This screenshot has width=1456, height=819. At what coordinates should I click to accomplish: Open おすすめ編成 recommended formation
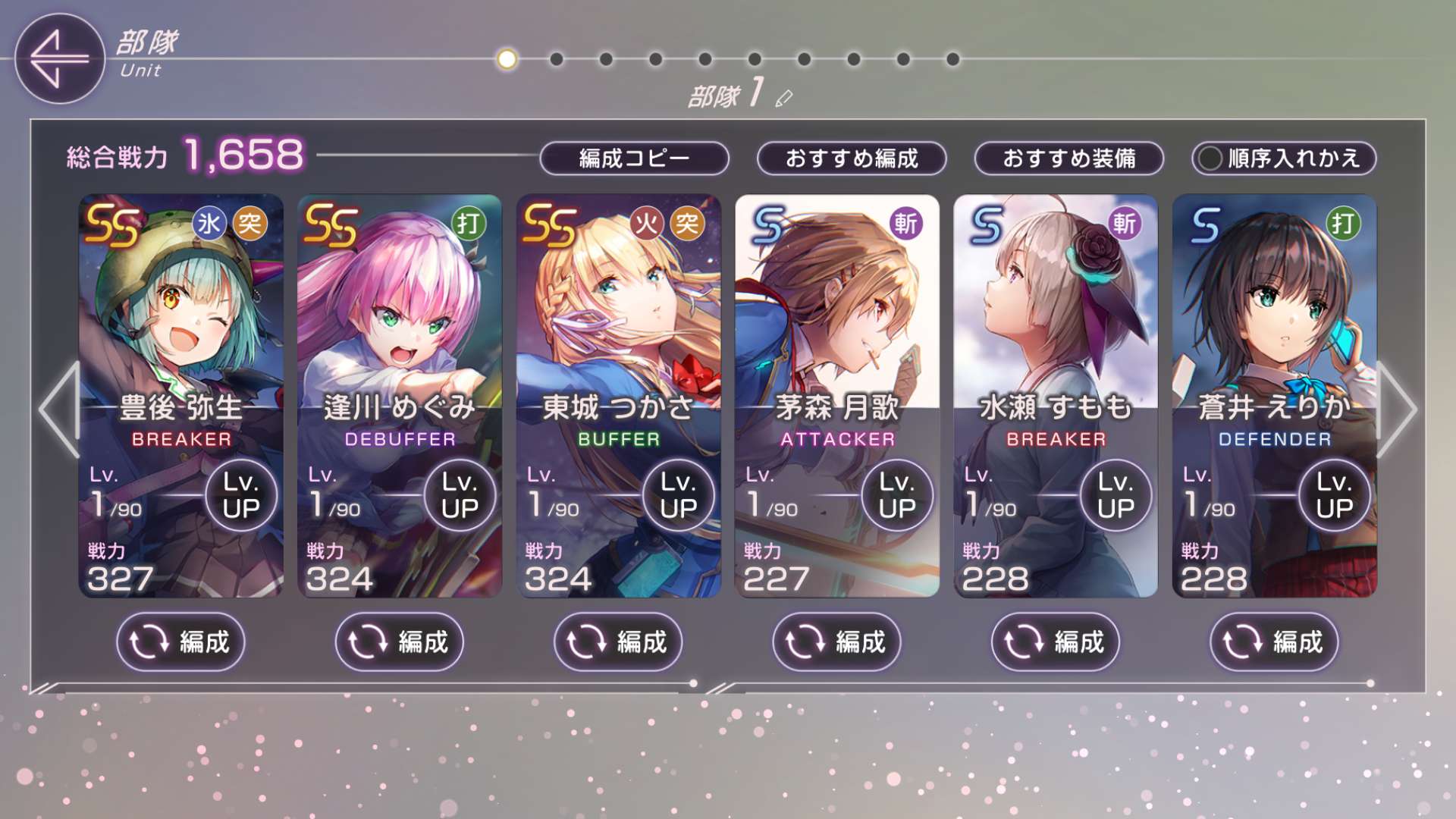click(x=852, y=158)
